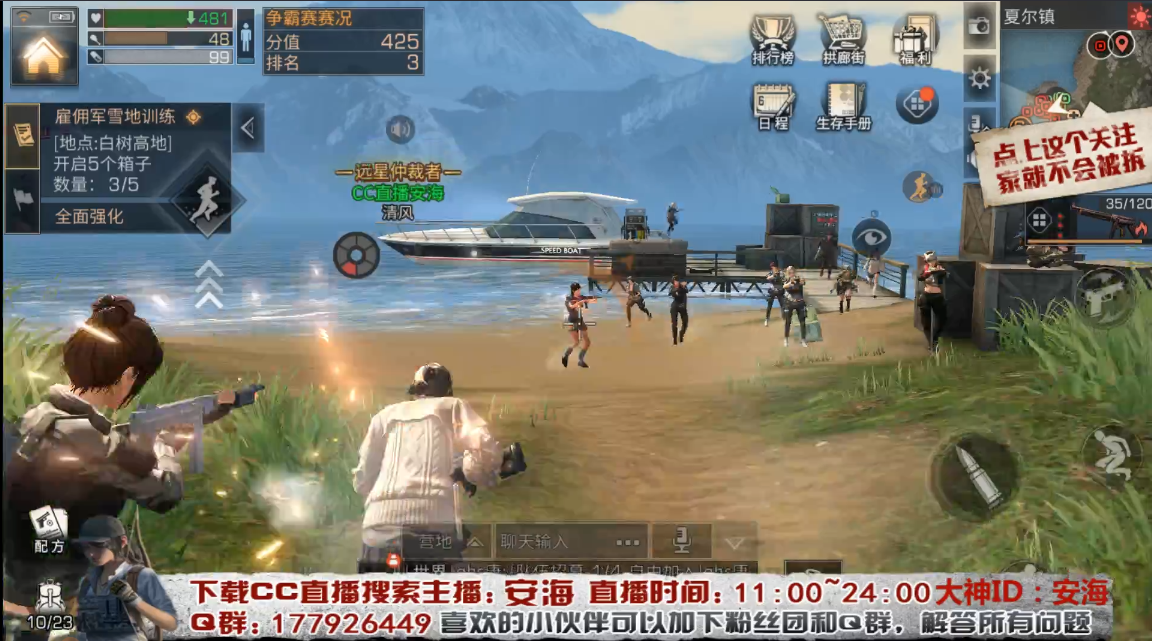Open the 排行榜 leaderboard
1152x641 pixels.
coord(772,40)
